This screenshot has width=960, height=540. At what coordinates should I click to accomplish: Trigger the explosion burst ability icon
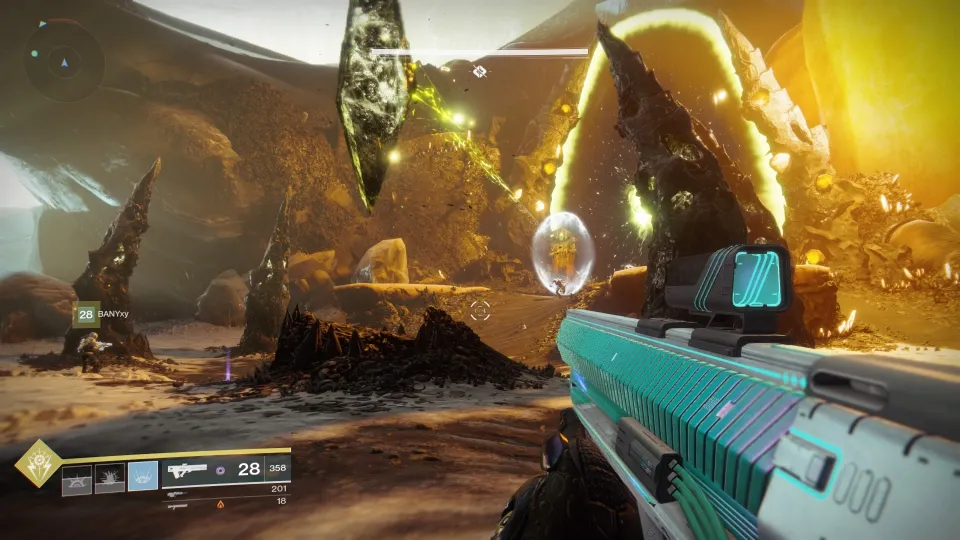click(110, 478)
